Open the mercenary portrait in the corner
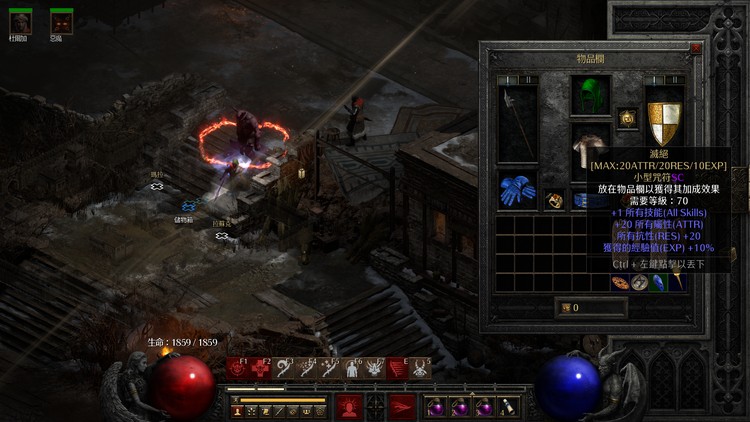 (x=20, y=22)
